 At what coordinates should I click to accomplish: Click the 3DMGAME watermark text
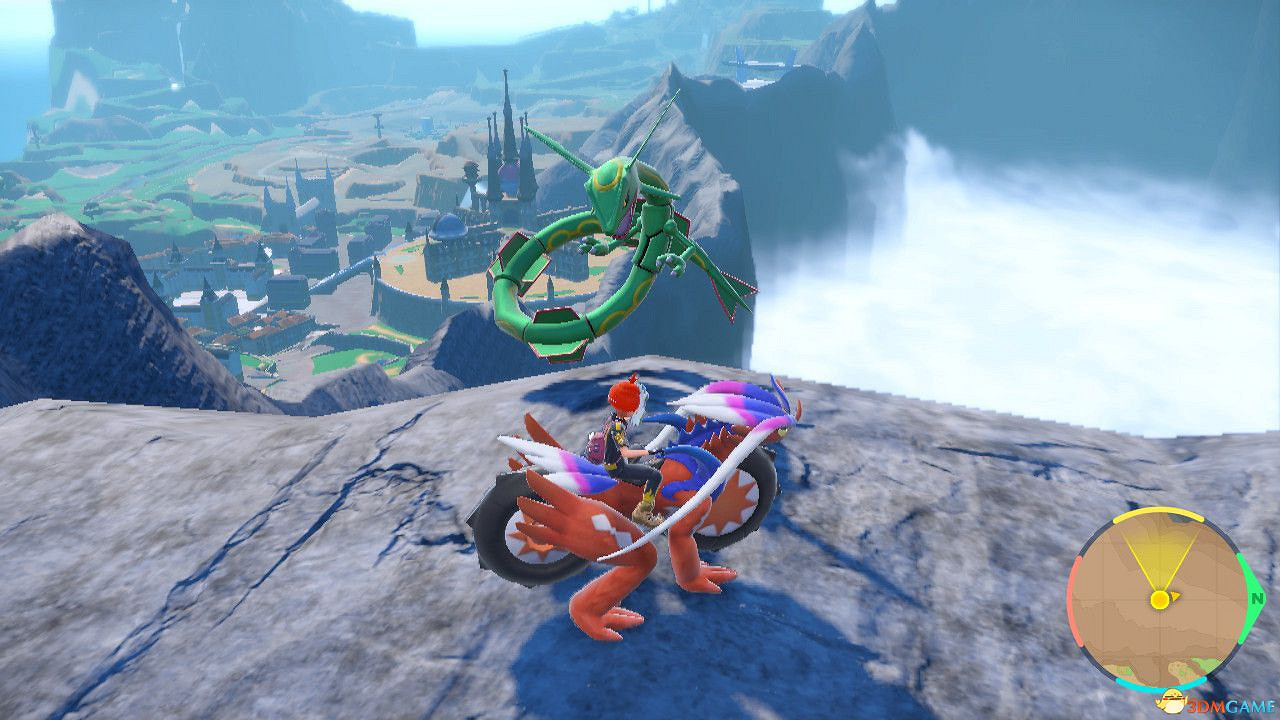point(1227,705)
